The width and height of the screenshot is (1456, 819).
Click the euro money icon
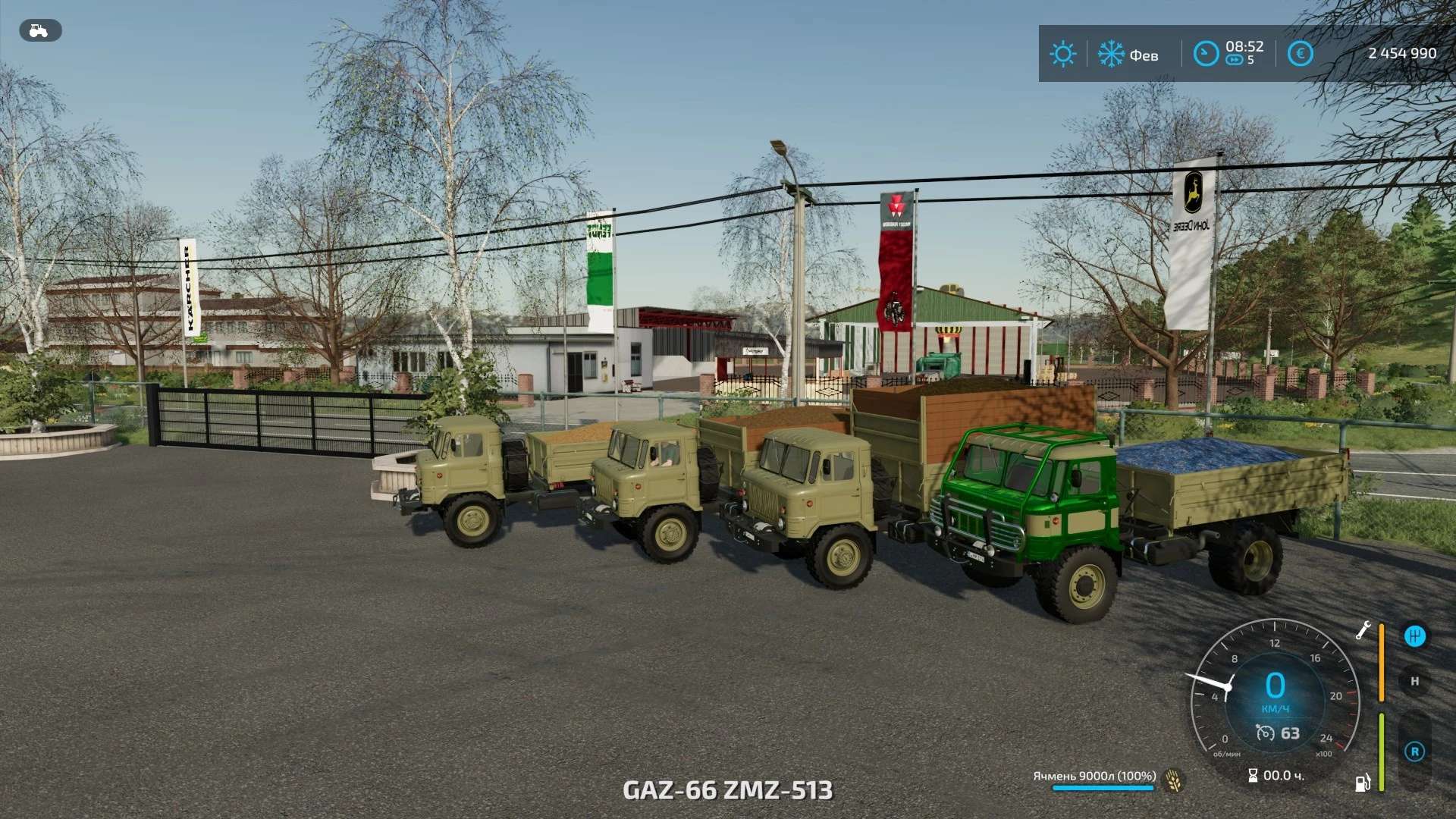tap(1300, 54)
